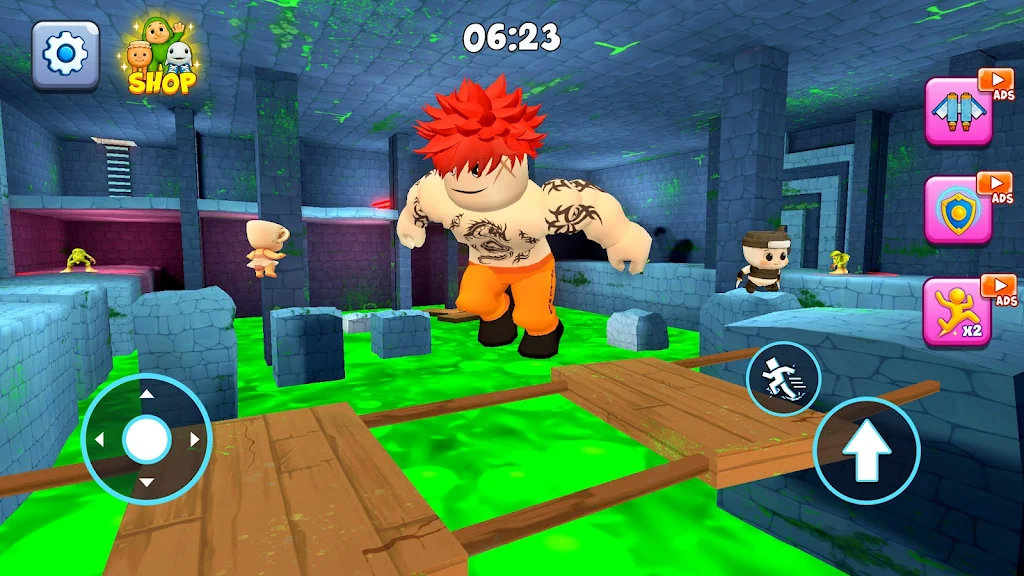Open the character Shop
The image size is (1024, 576).
[161, 58]
